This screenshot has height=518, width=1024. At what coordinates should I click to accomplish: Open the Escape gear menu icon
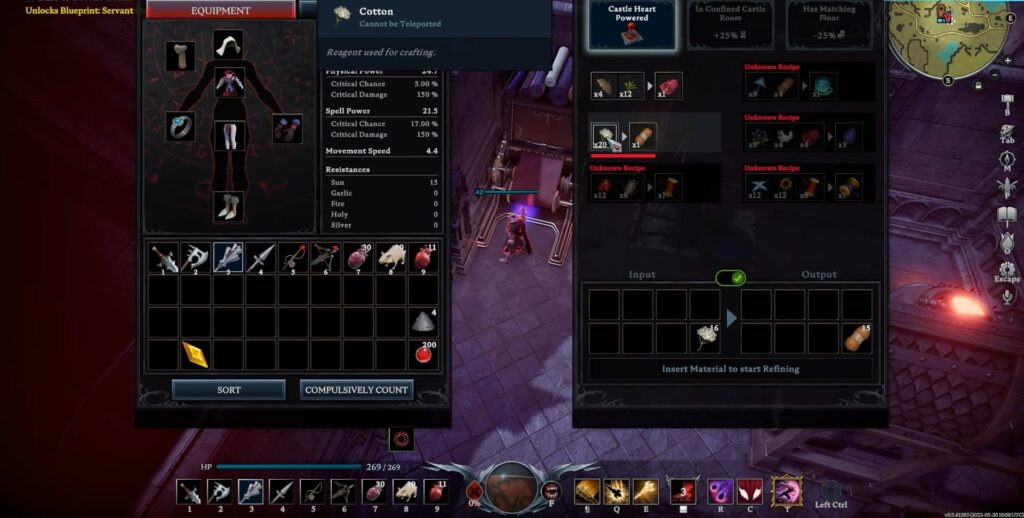pos(1007,270)
